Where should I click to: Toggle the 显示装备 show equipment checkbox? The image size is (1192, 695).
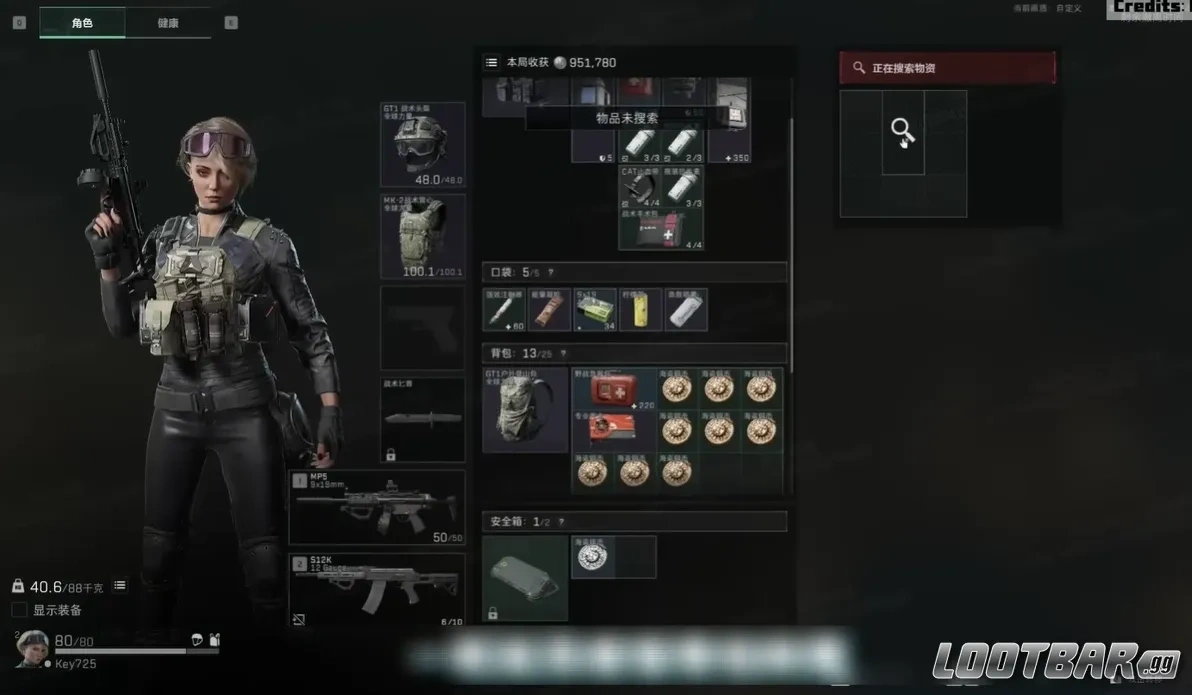pos(20,610)
